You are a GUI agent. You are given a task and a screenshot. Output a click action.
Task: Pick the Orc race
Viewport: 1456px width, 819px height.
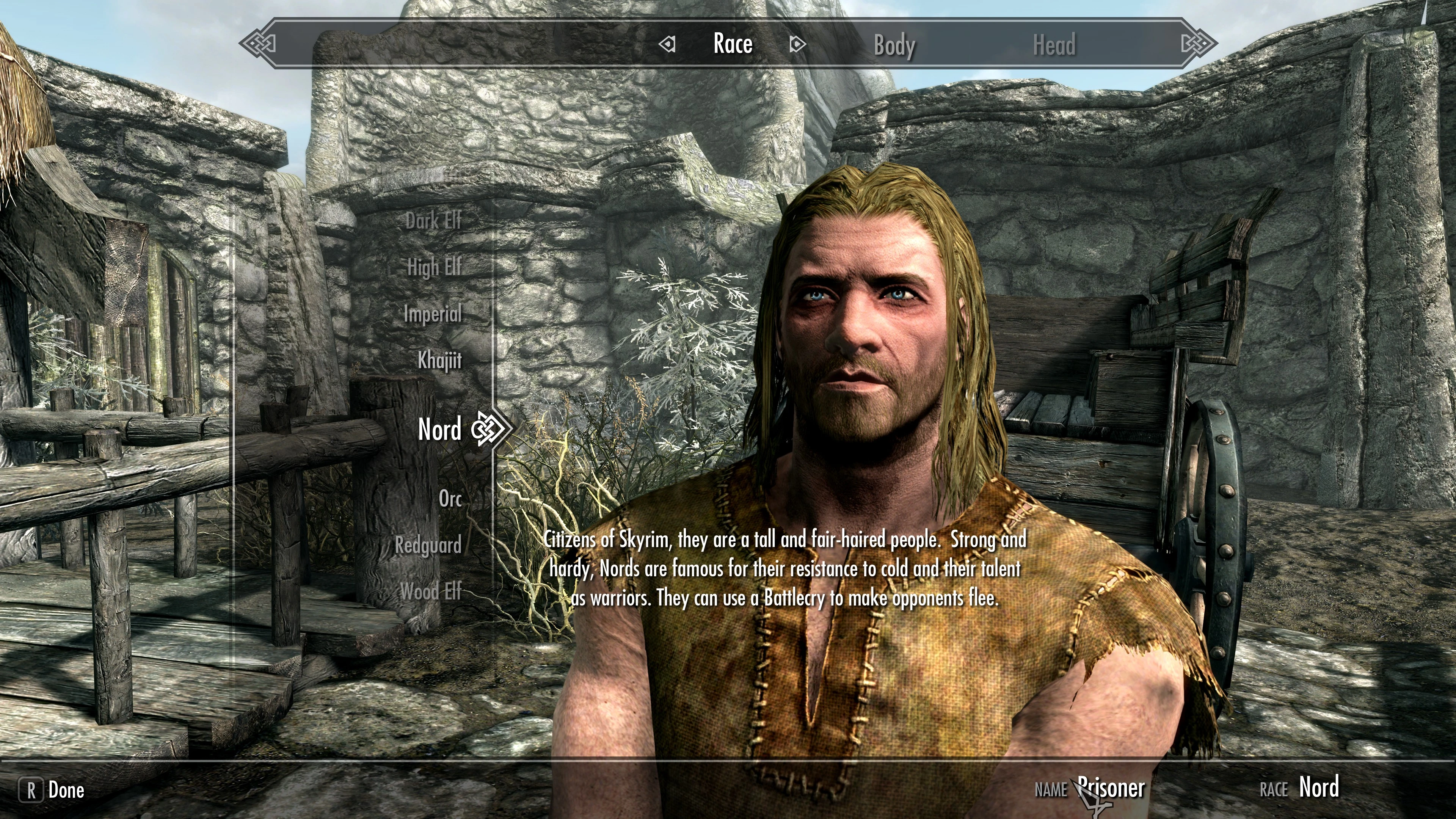pos(450,499)
